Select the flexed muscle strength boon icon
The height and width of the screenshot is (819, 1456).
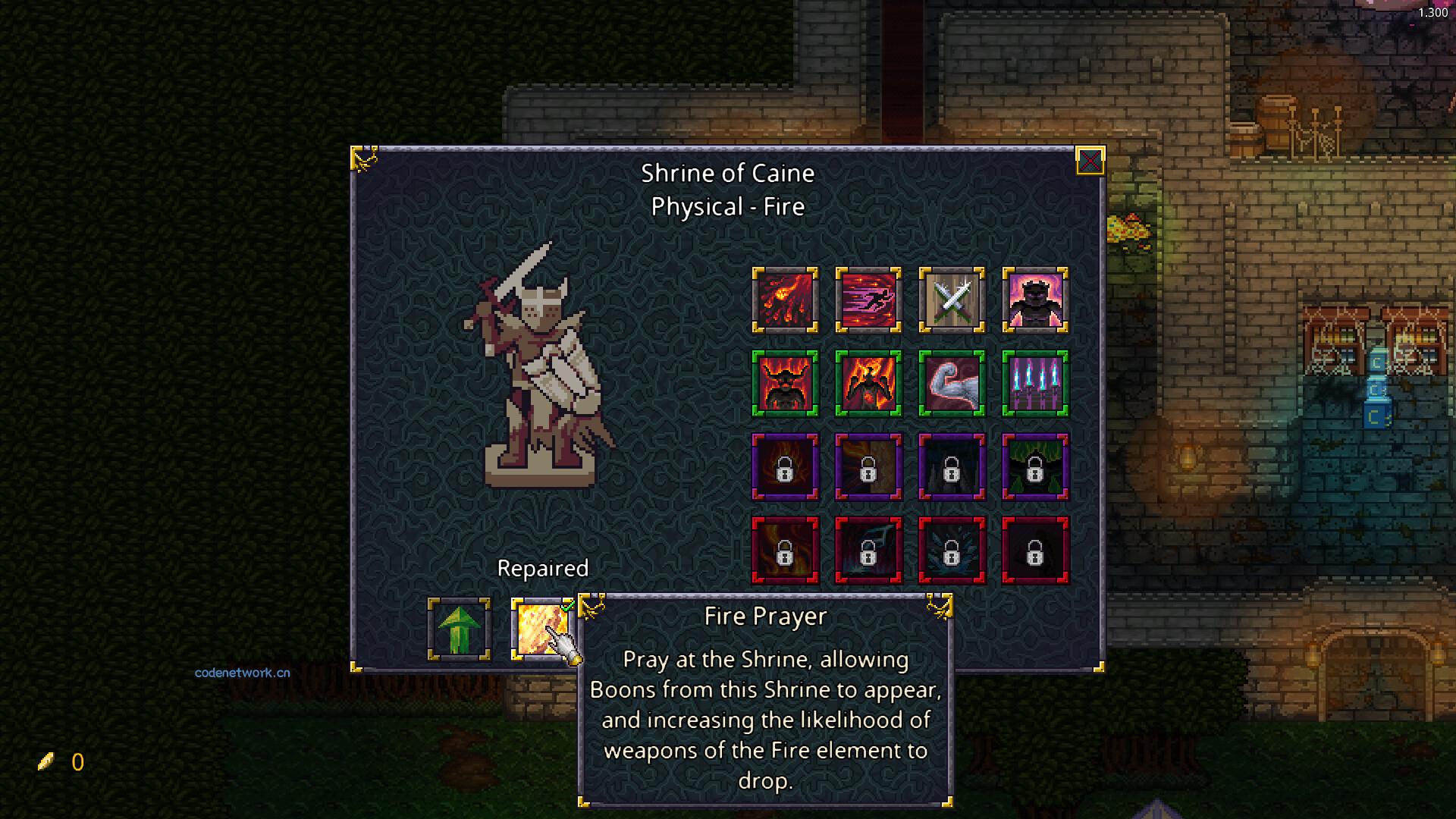pyautogui.click(x=952, y=384)
